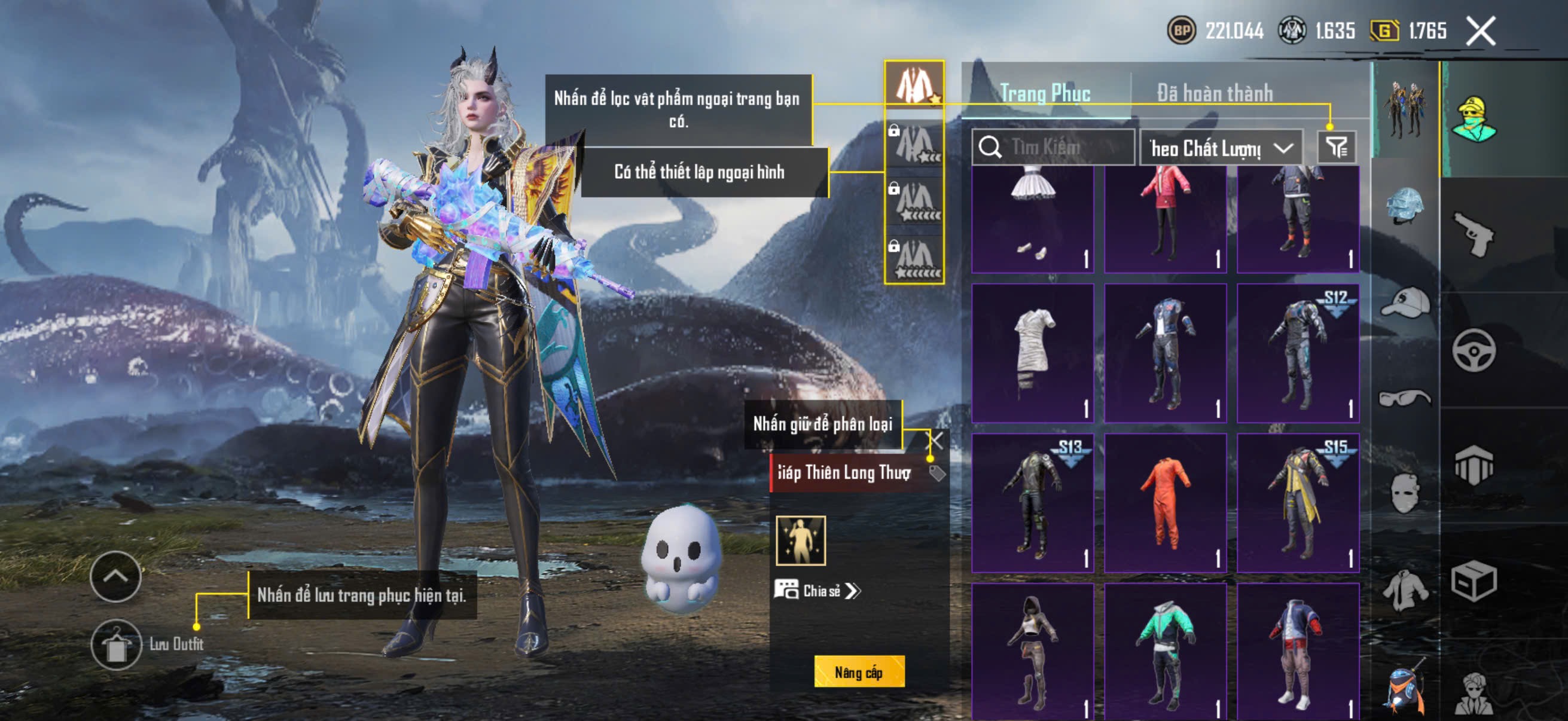Save the current look with Lưu Outfit
The width and height of the screenshot is (1568, 721).
coord(116,645)
